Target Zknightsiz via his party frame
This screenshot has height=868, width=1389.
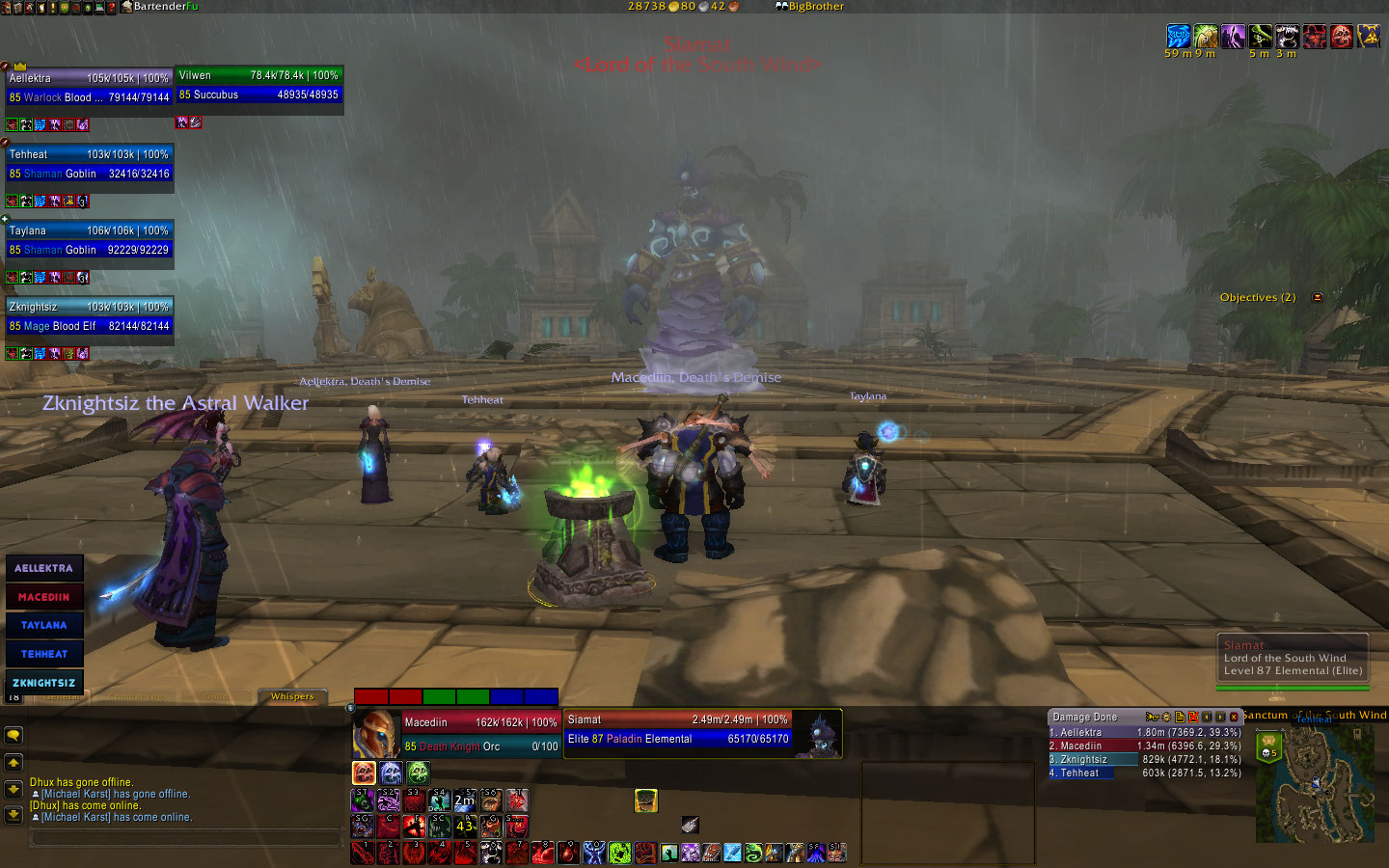click(x=90, y=316)
